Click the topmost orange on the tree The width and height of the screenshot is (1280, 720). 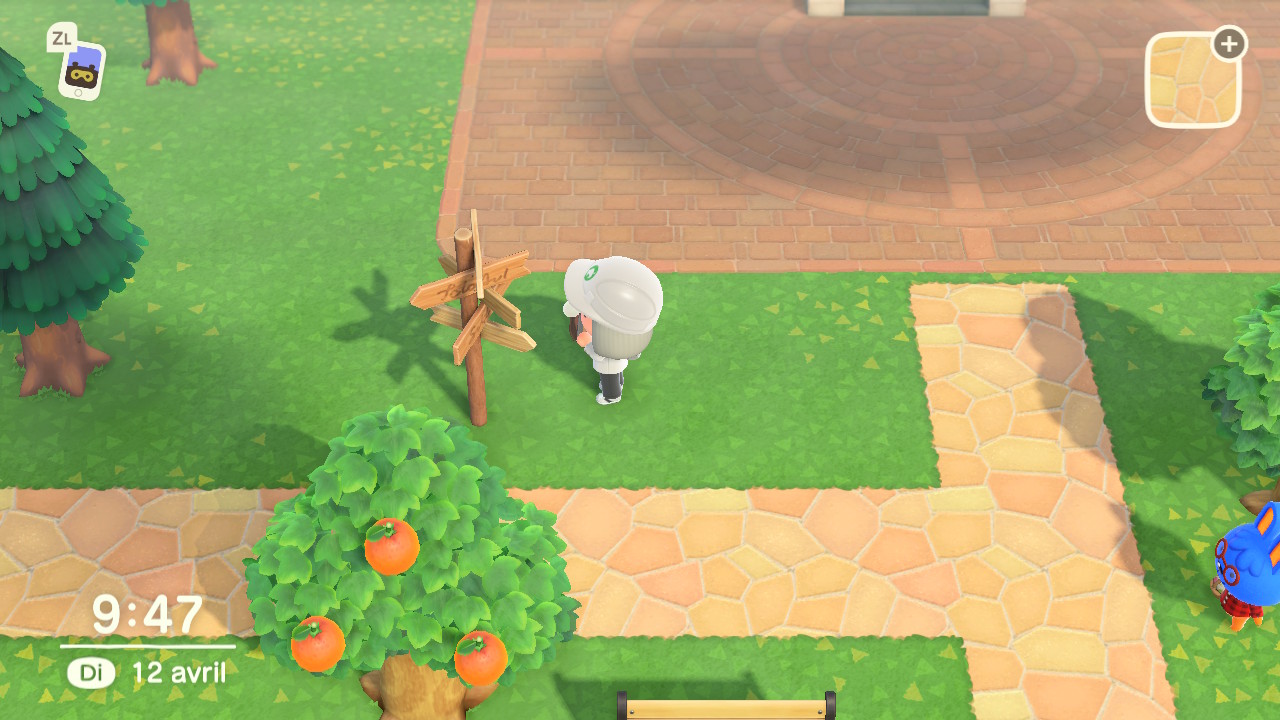(390, 548)
